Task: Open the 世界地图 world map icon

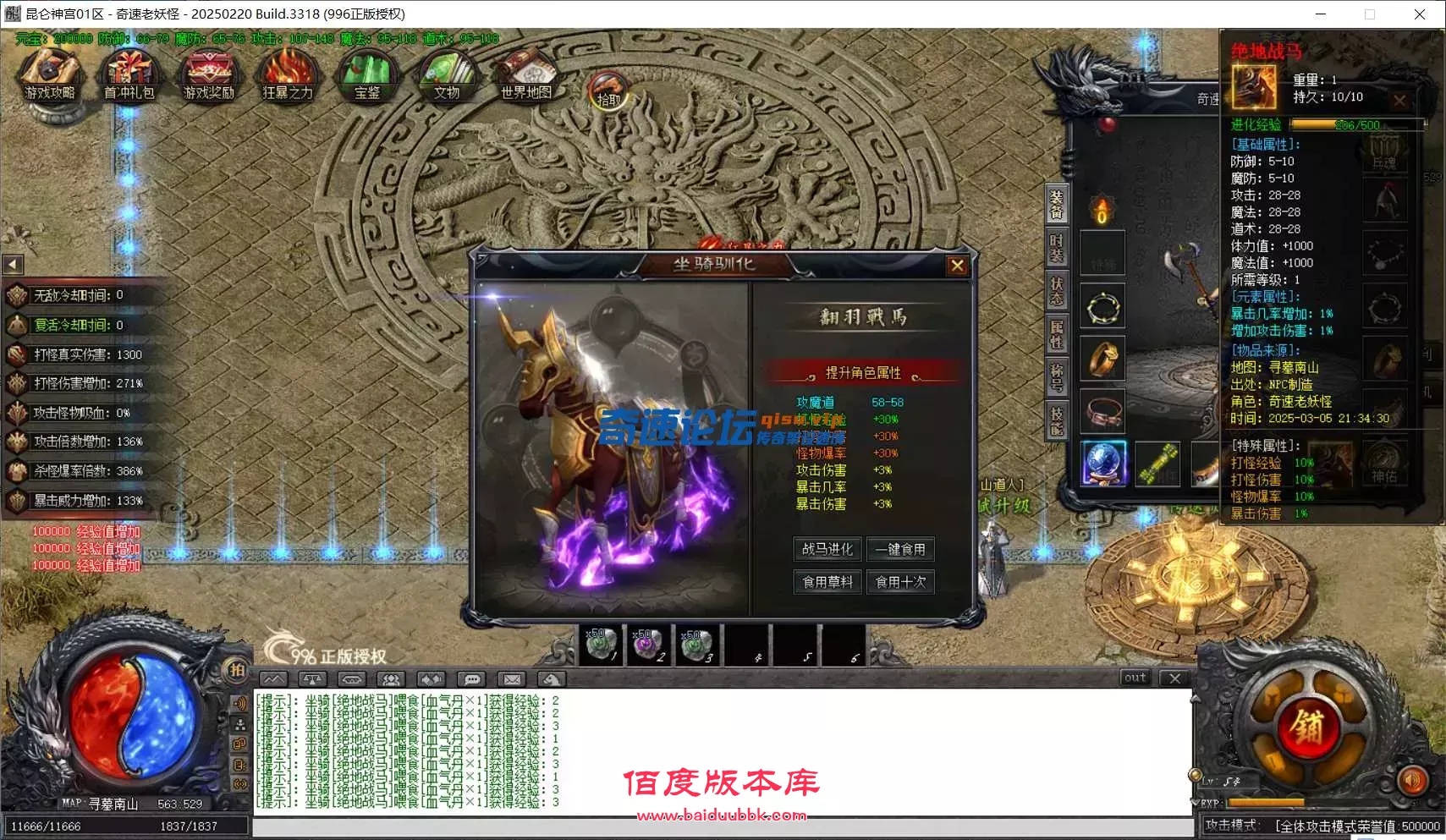Action: 527,76
